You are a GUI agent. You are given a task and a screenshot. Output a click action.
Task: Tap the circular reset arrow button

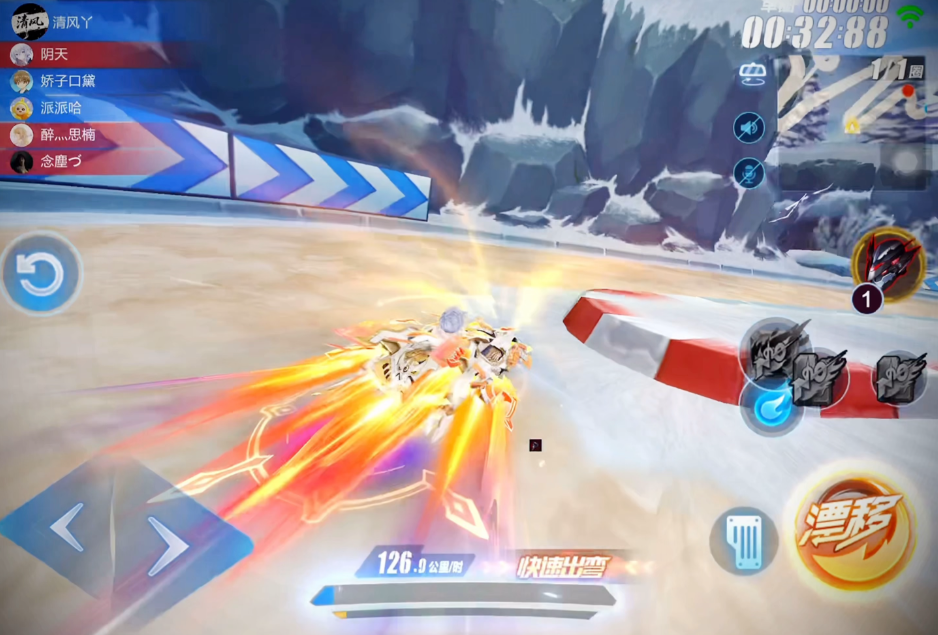point(41,273)
